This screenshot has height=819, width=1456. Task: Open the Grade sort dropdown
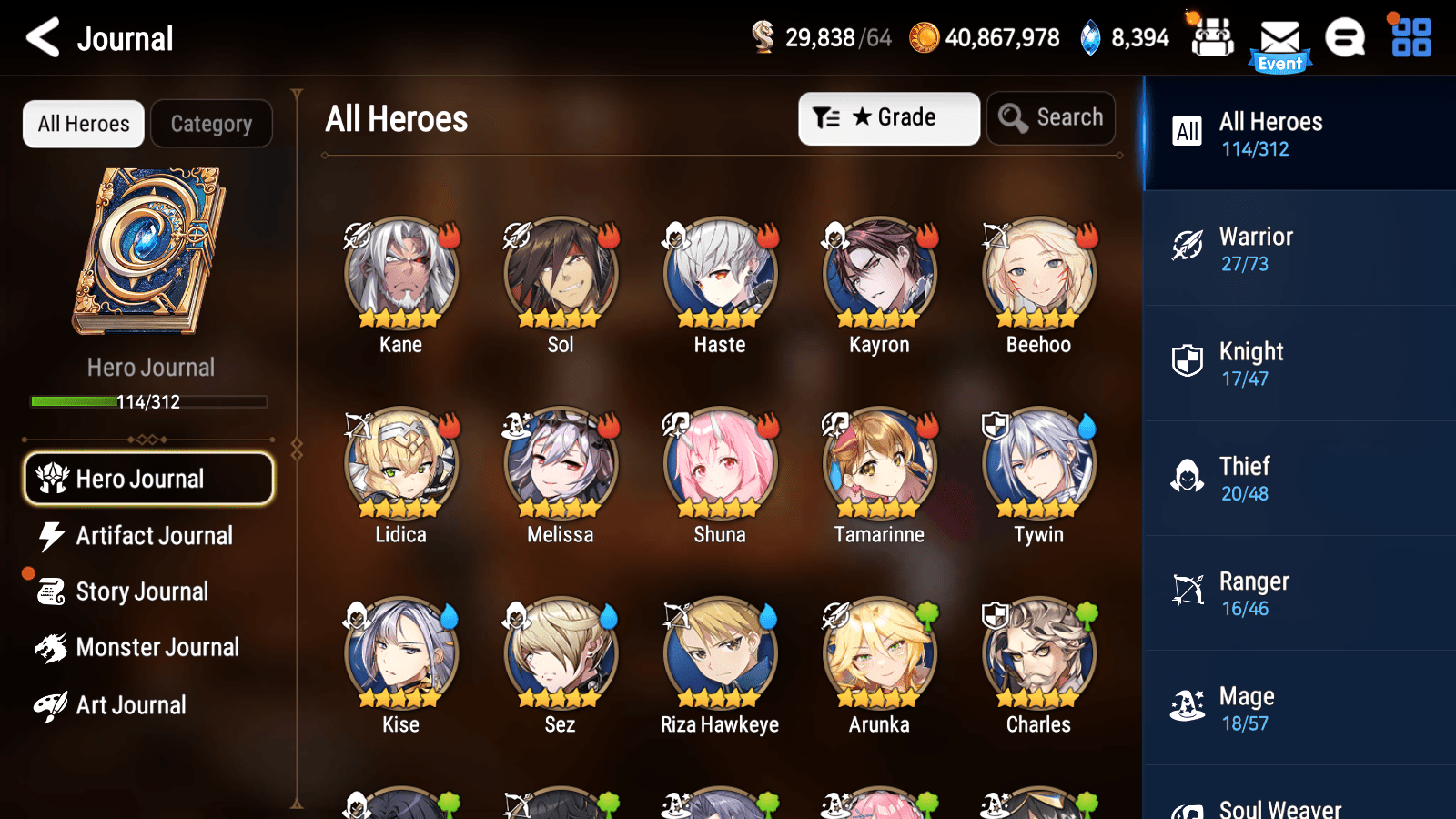click(x=888, y=117)
